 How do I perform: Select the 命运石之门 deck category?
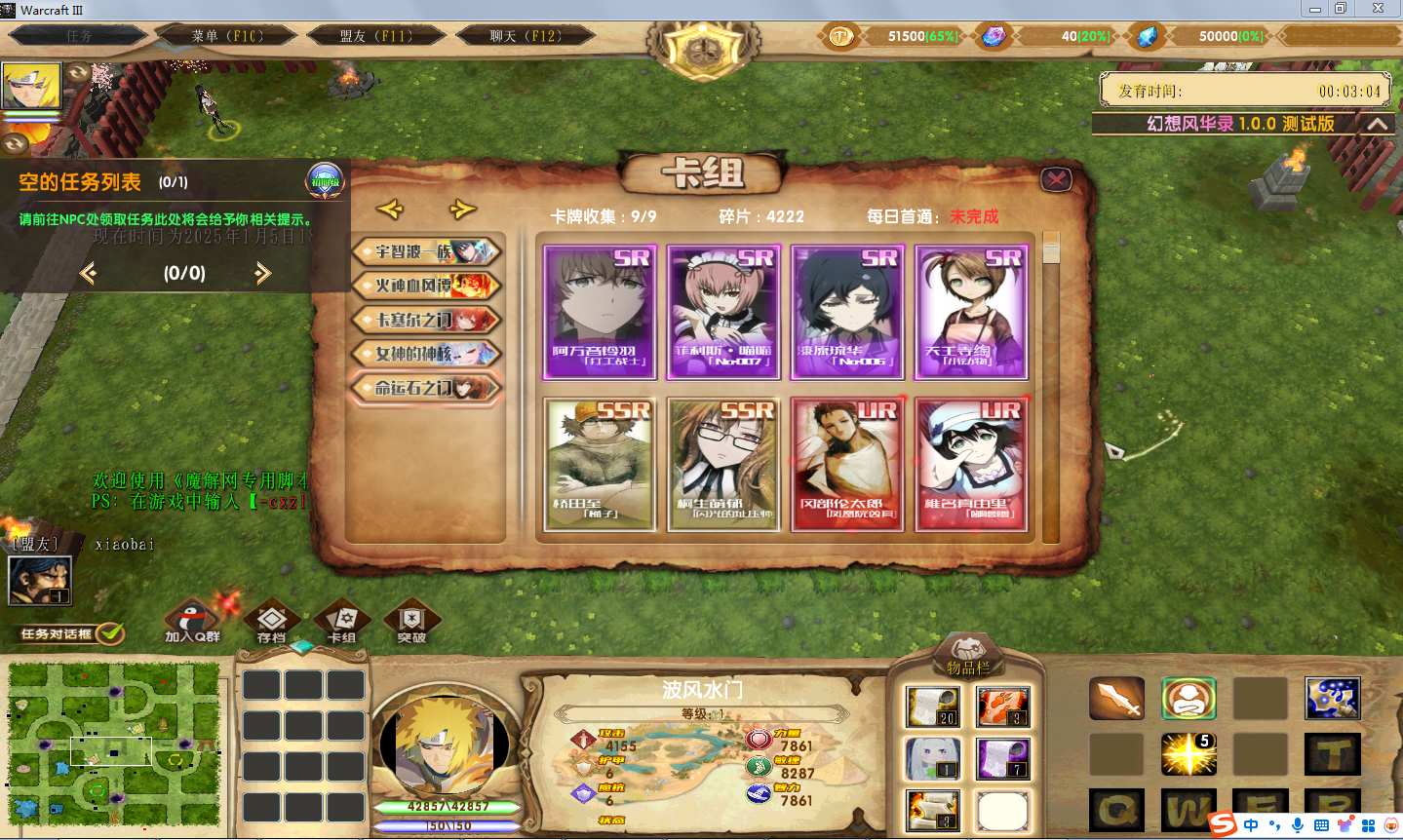(x=427, y=388)
